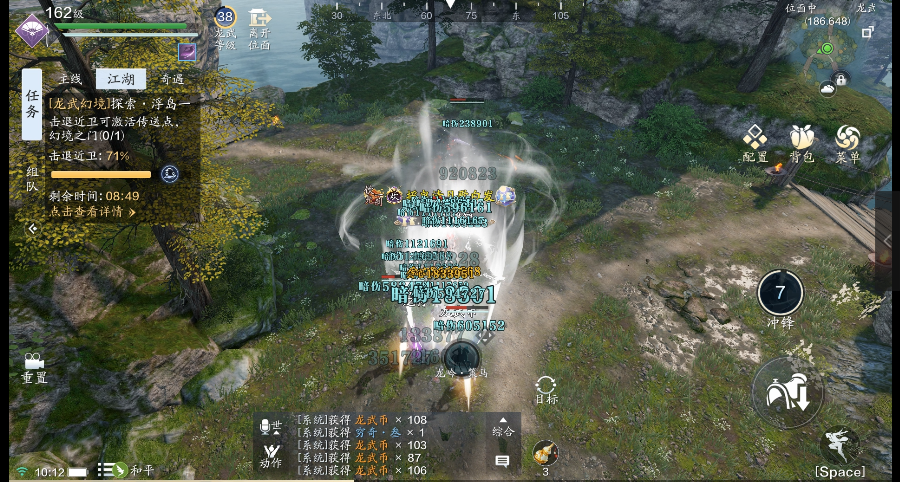Switch to the 主线 quest tab
Viewport: 900px width, 482px height.
tap(70, 79)
